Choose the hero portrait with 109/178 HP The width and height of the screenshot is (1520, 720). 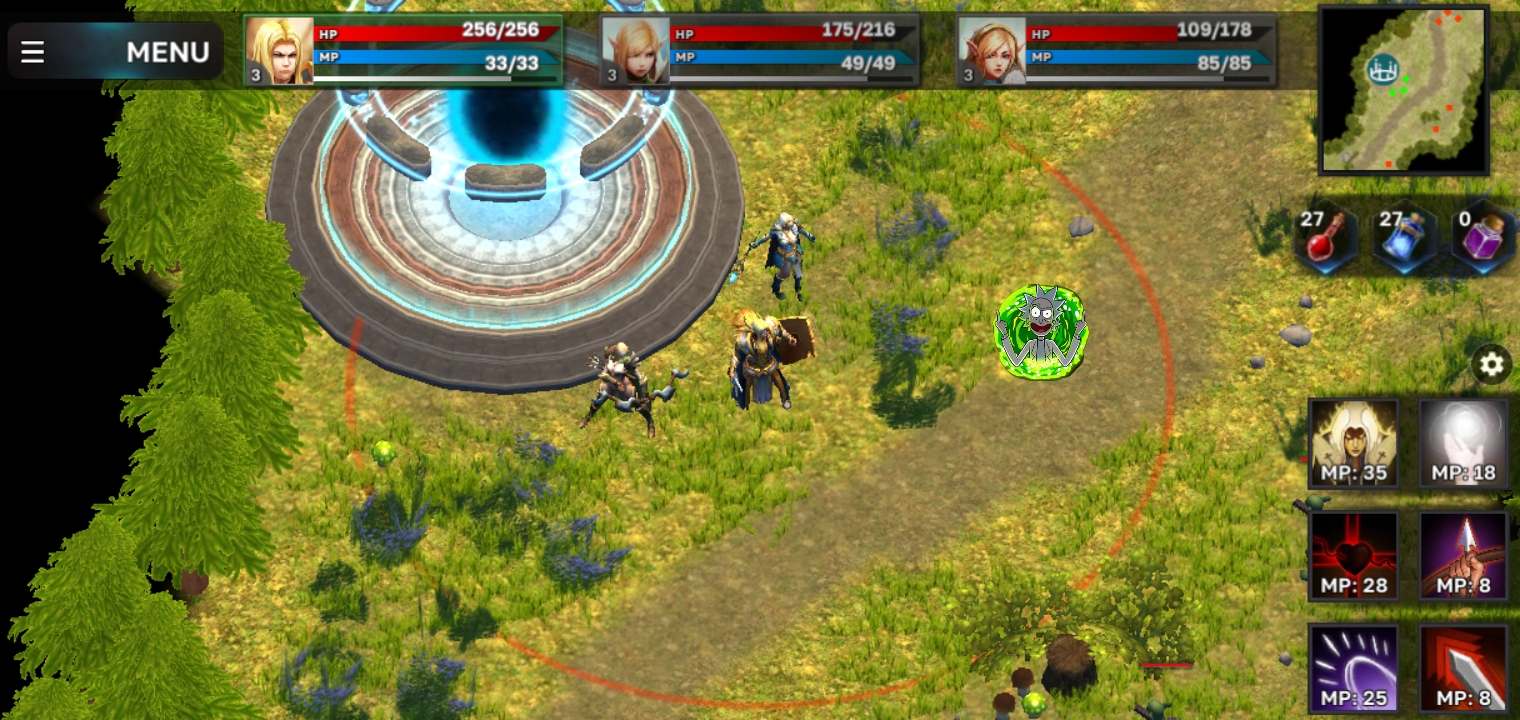point(992,51)
